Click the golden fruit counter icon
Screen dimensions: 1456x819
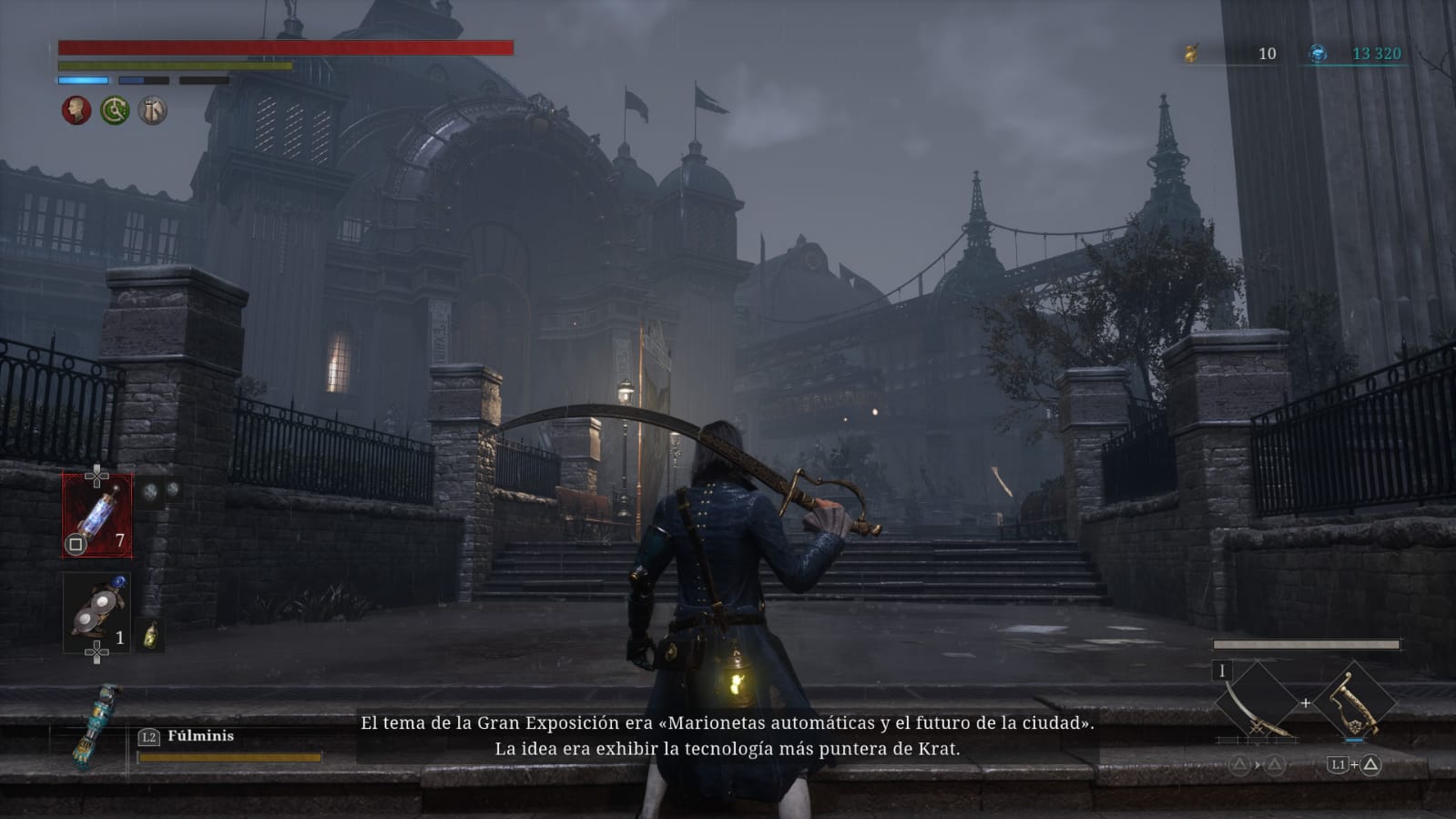pyautogui.click(x=1191, y=54)
